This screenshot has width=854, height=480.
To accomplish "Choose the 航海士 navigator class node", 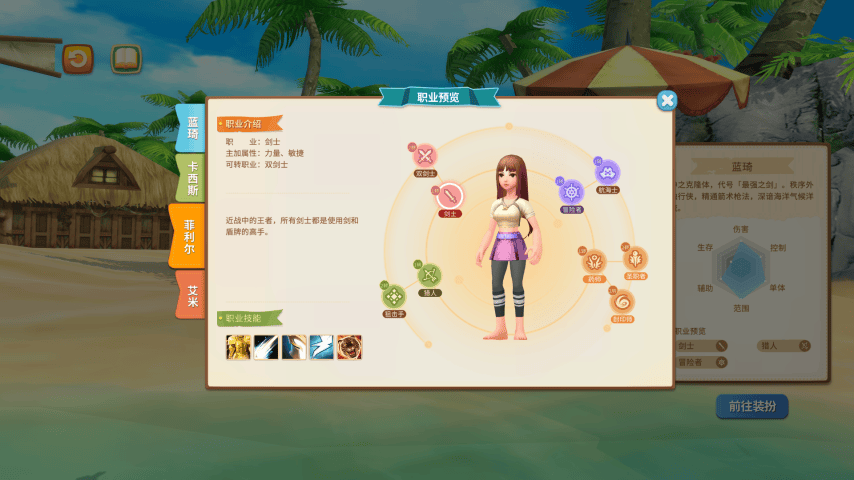I will point(607,171).
